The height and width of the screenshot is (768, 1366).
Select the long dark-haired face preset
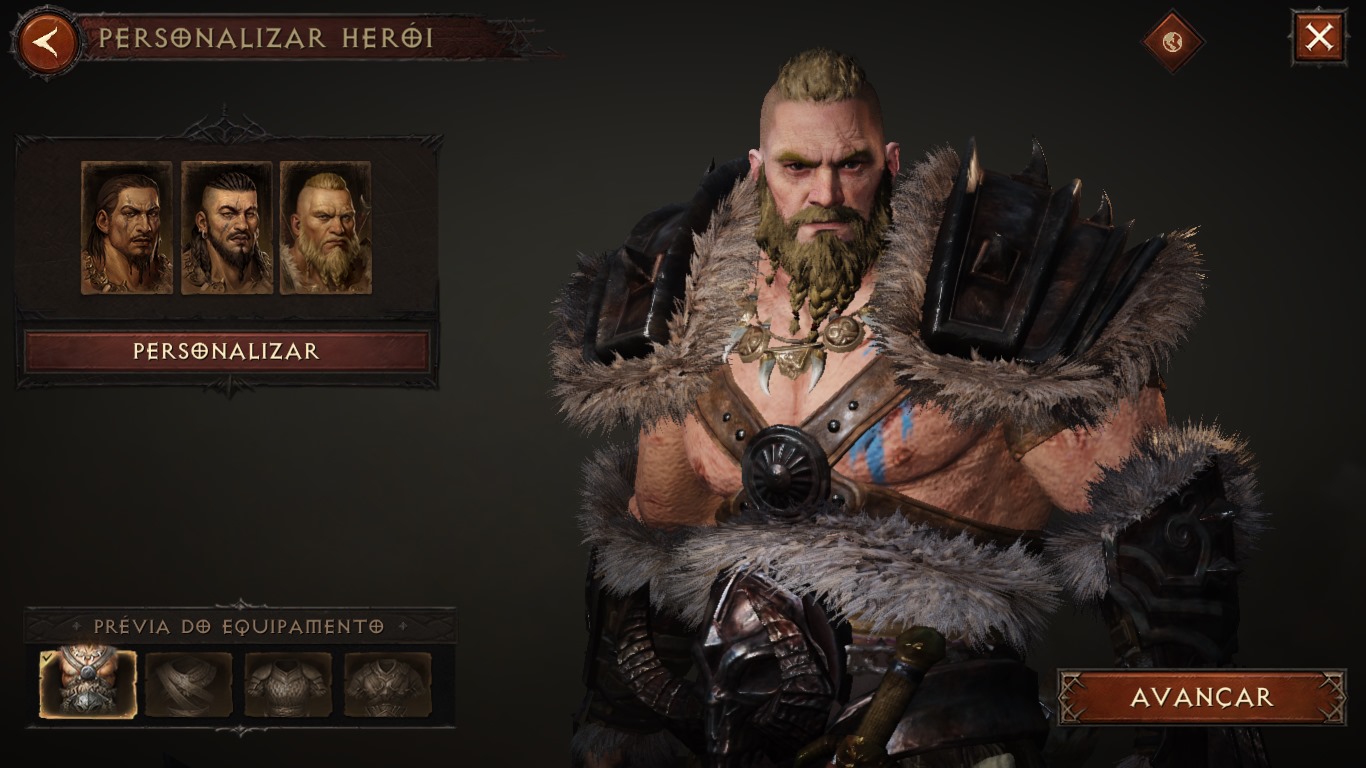click(127, 228)
